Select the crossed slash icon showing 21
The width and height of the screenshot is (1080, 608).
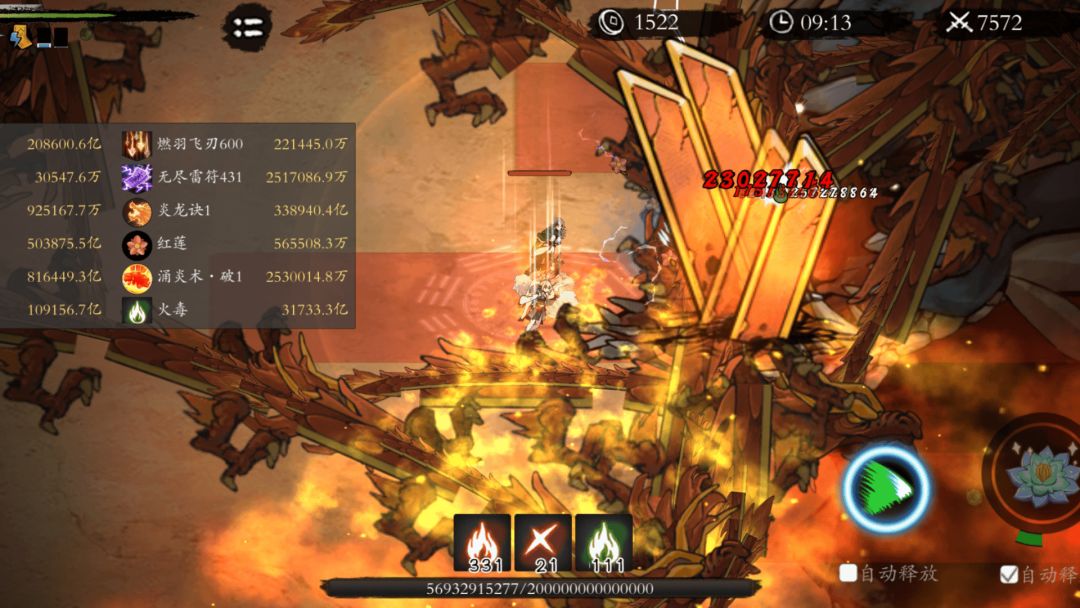pos(543,543)
